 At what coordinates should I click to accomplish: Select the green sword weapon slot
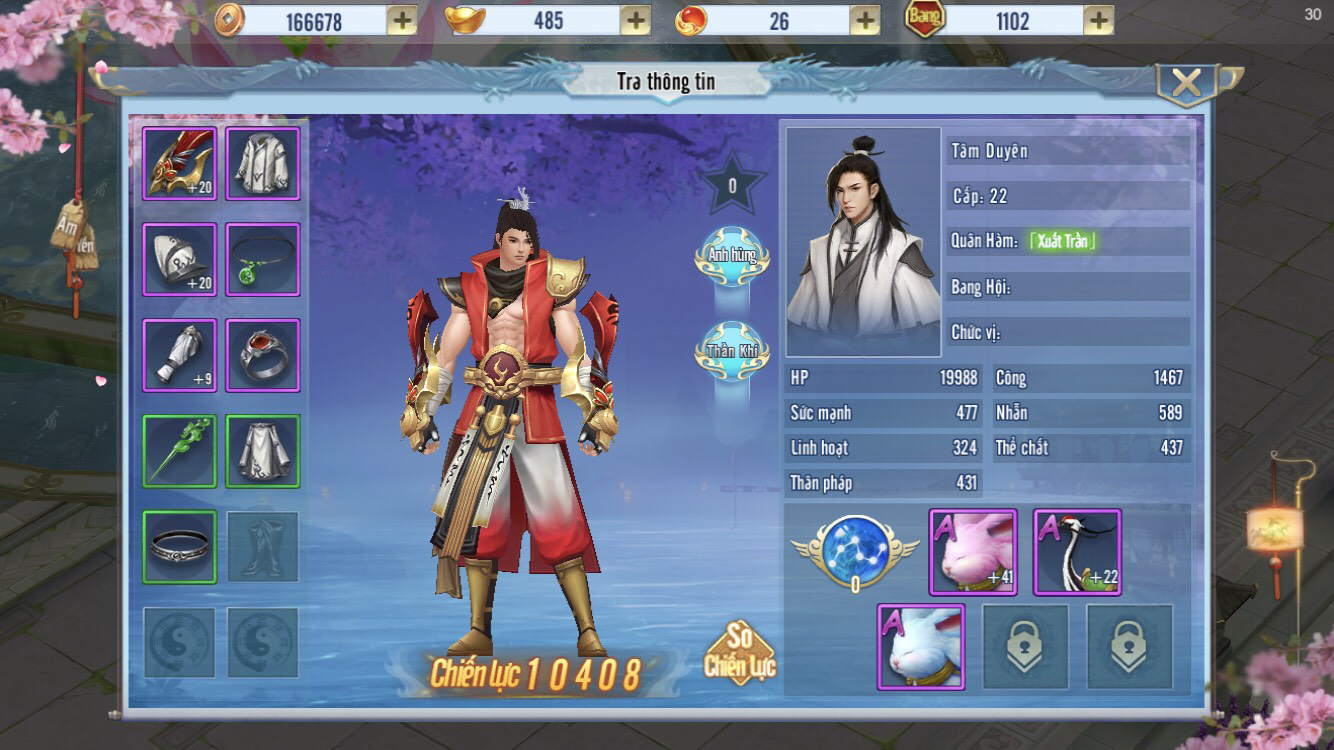pos(180,451)
